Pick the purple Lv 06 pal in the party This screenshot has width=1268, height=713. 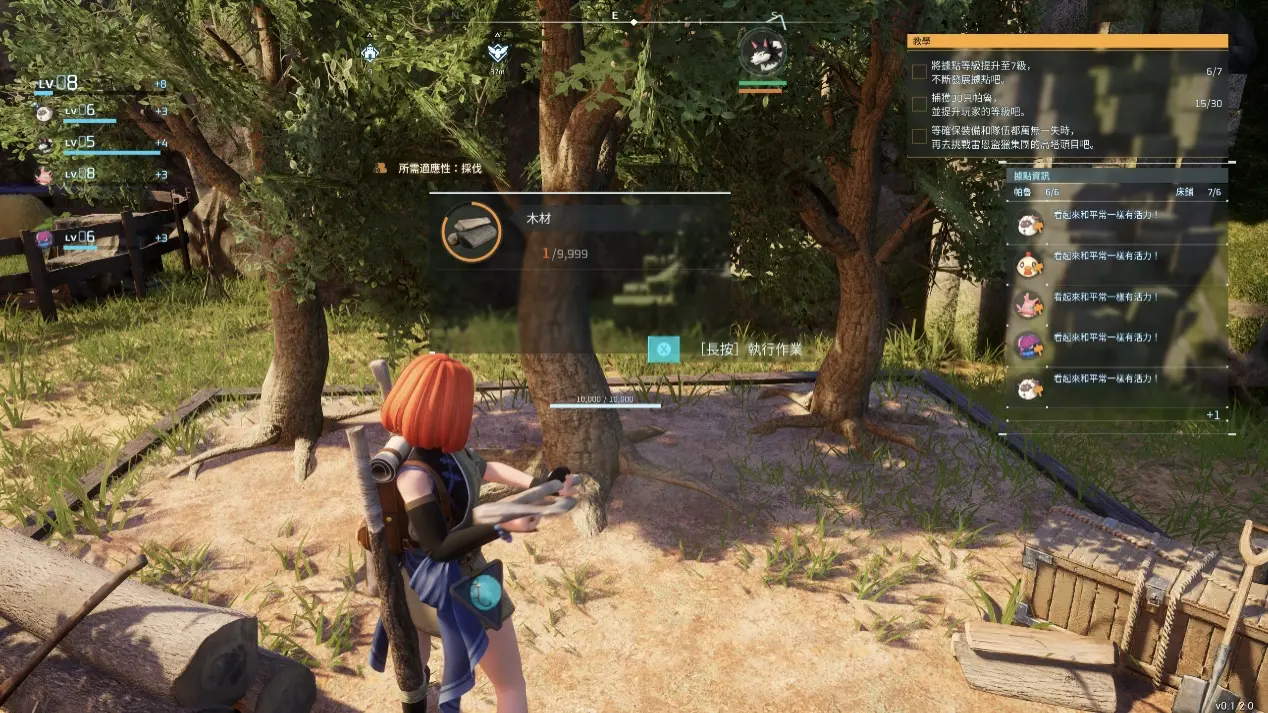tap(44, 238)
